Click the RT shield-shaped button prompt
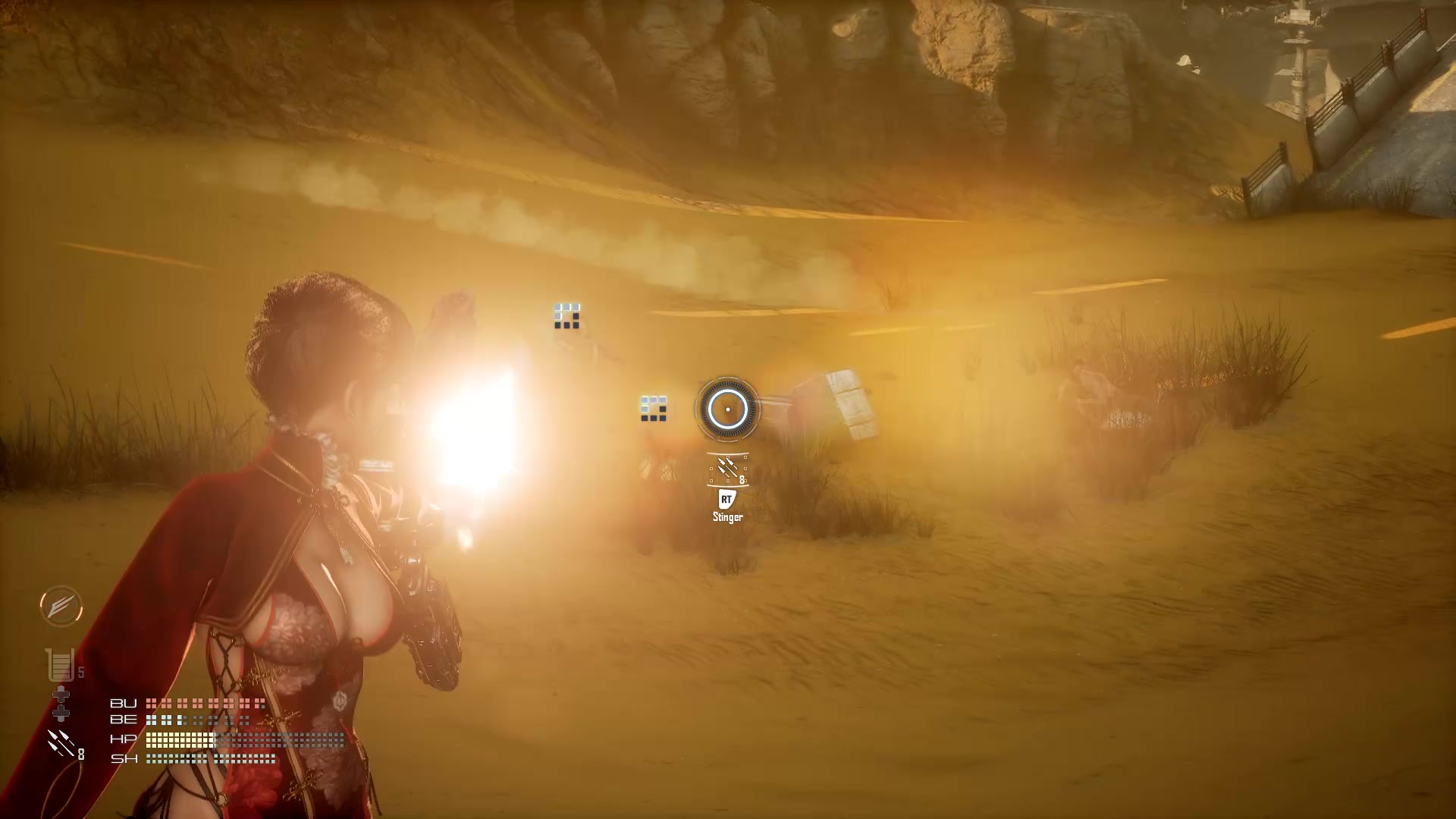1456x819 pixels. tap(726, 499)
